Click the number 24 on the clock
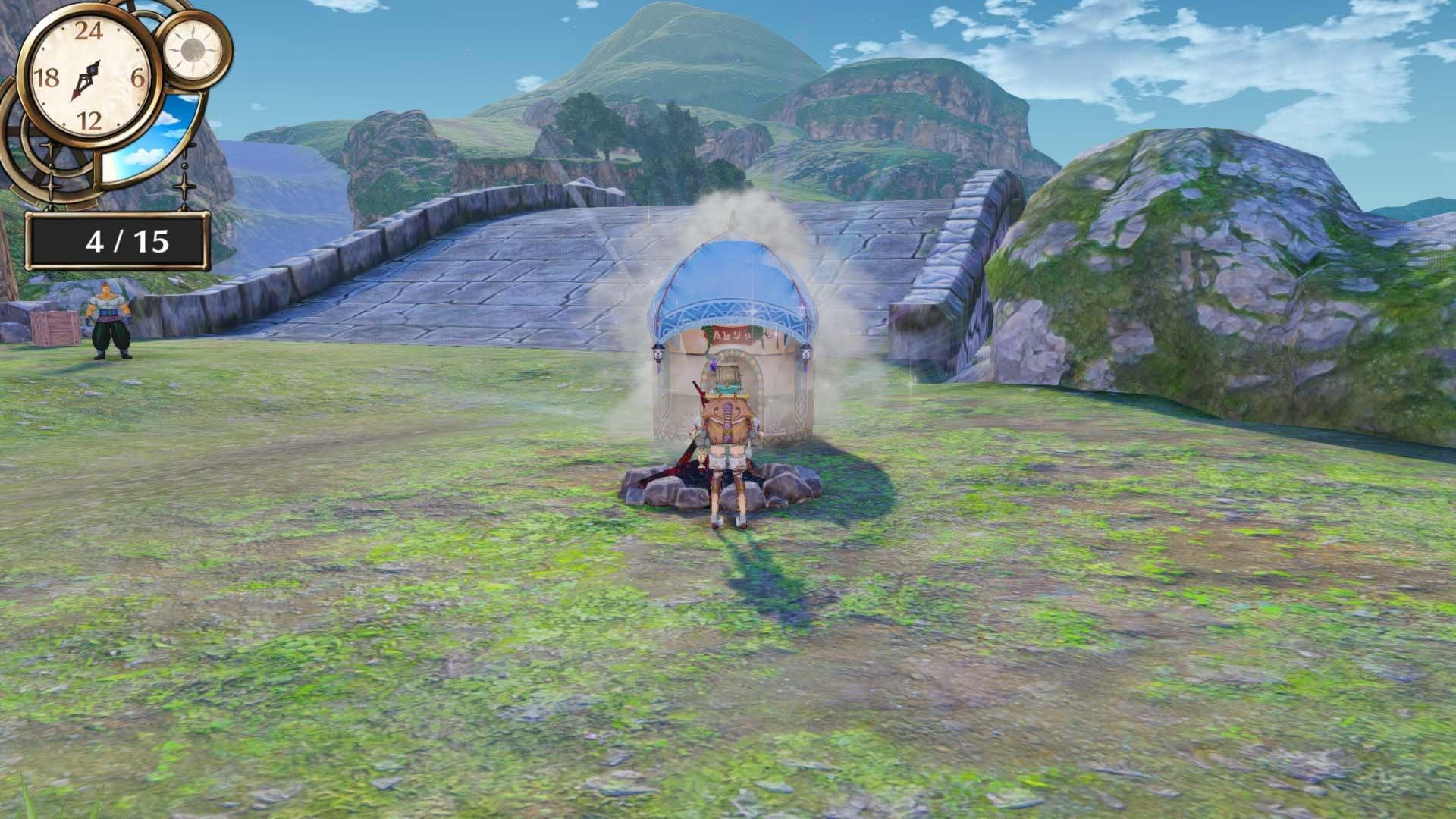Viewport: 1456px width, 819px height. point(89,32)
